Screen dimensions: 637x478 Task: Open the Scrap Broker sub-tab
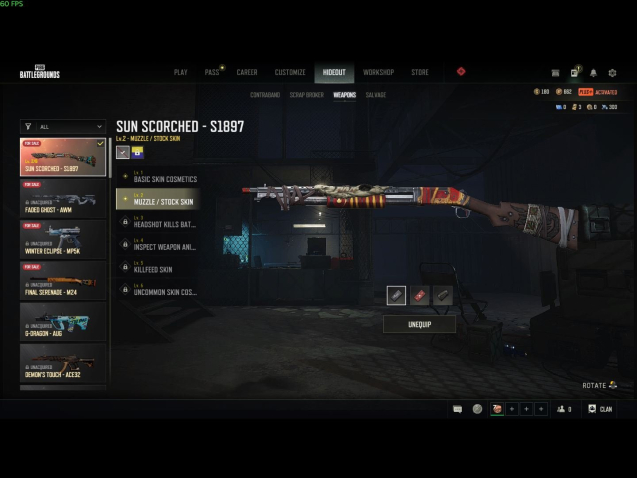307,95
